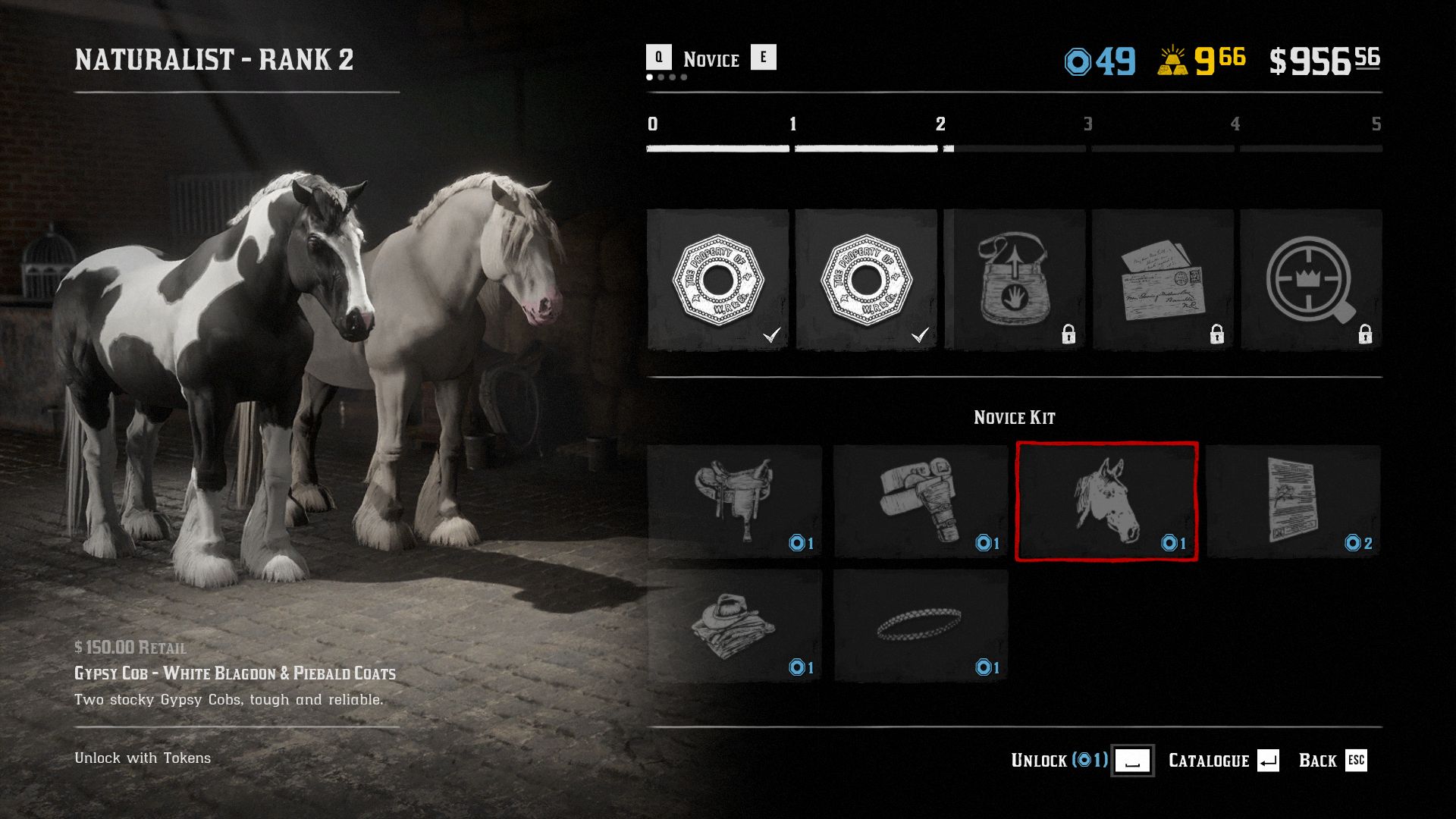Open the document pamphlet kit item
Screen dimensions: 1456x819
pos(1293,501)
